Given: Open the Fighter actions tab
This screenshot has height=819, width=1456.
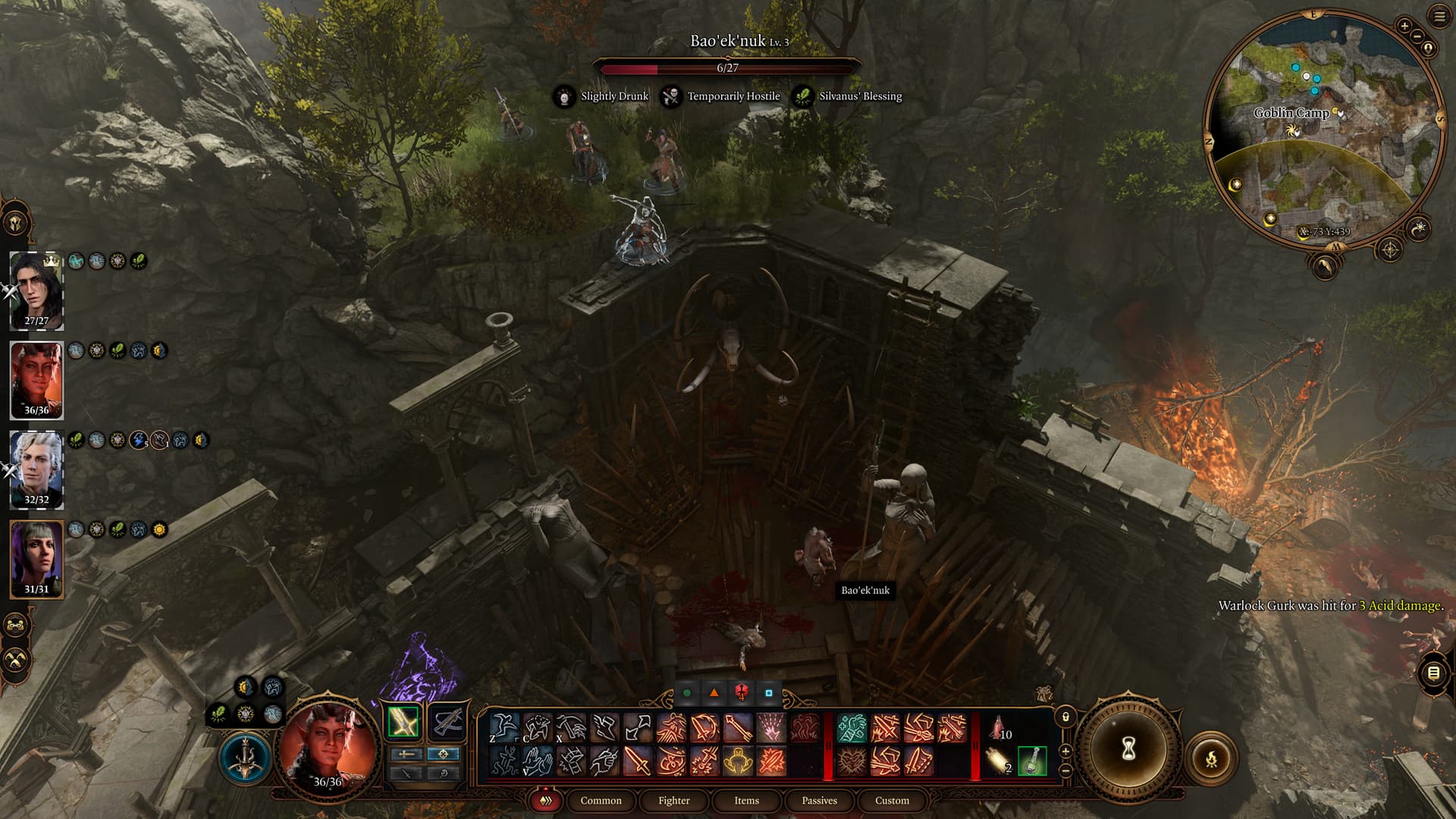Looking at the screenshot, I should coord(673,800).
